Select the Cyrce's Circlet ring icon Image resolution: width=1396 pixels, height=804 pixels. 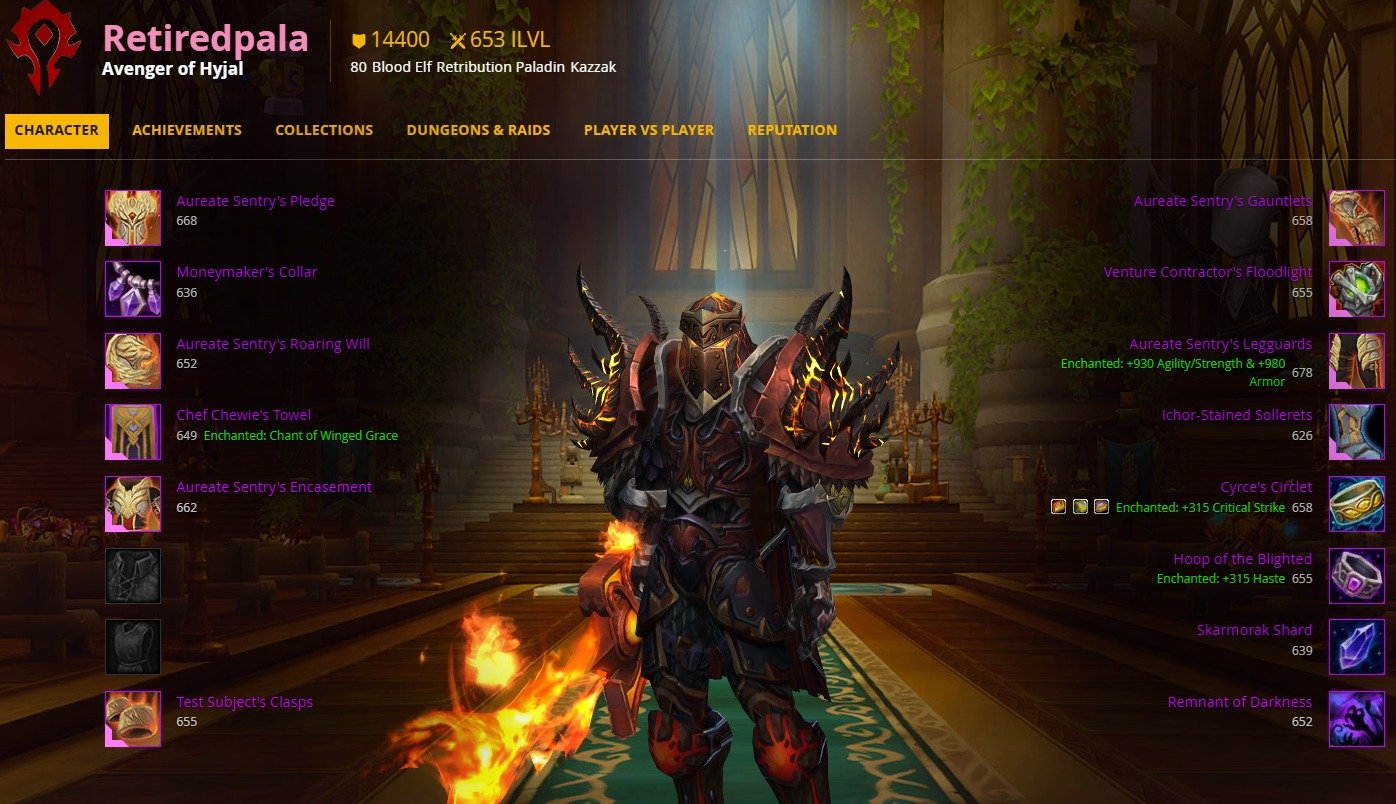[x=1356, y=504]
